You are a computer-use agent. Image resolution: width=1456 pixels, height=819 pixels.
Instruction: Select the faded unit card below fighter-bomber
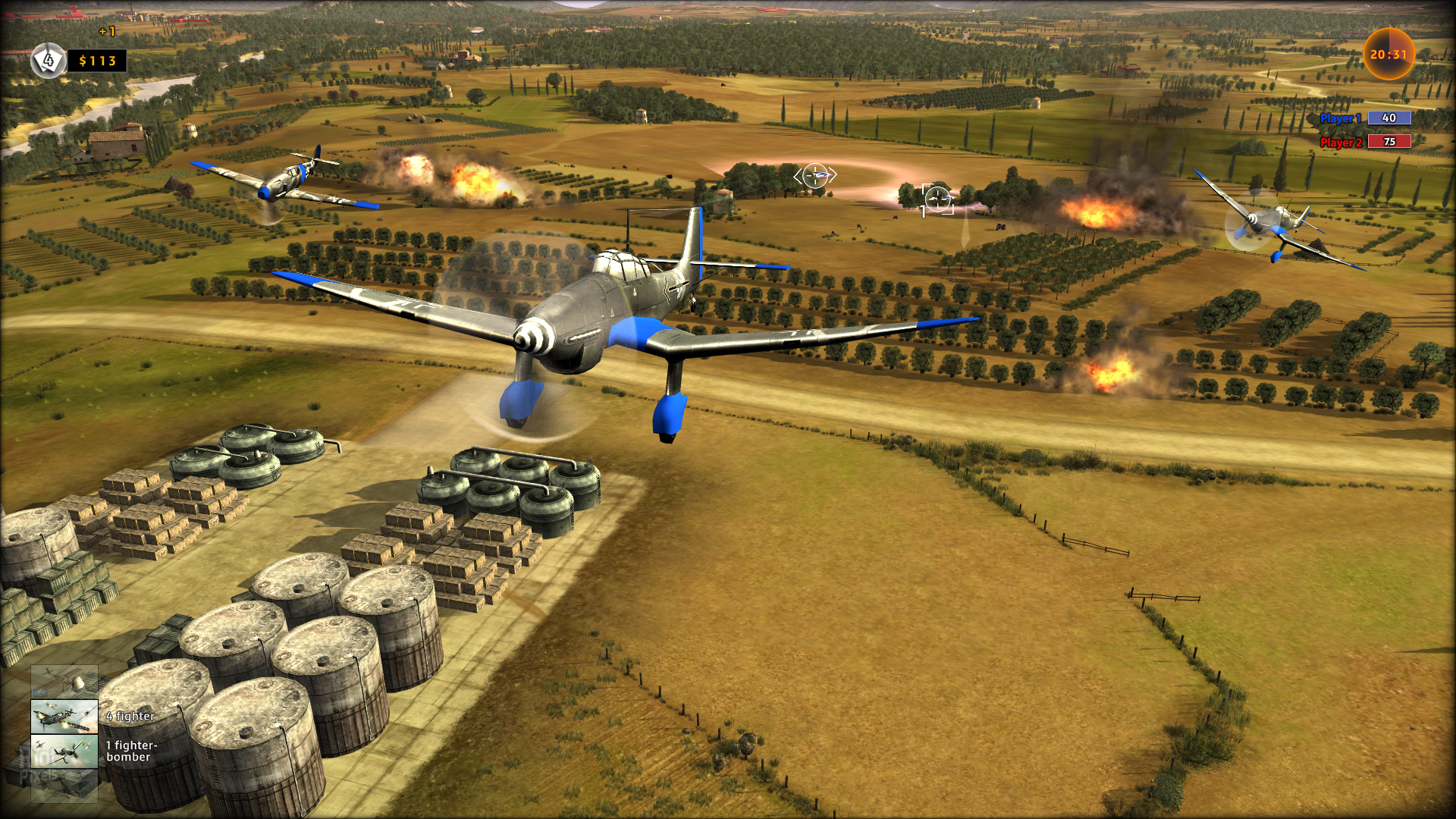click(64, 786)
